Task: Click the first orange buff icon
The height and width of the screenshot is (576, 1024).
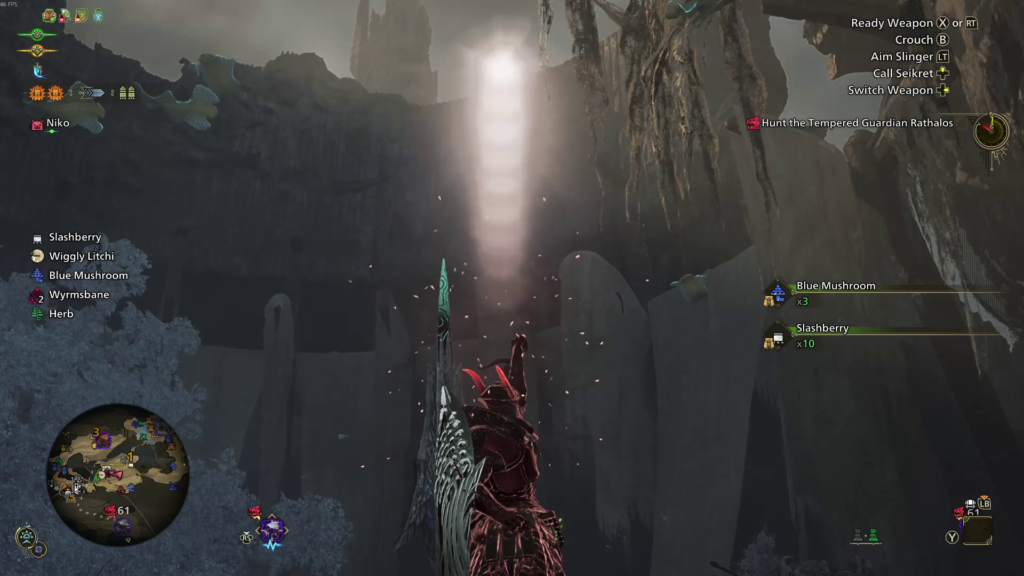Action: click(37, 93)
